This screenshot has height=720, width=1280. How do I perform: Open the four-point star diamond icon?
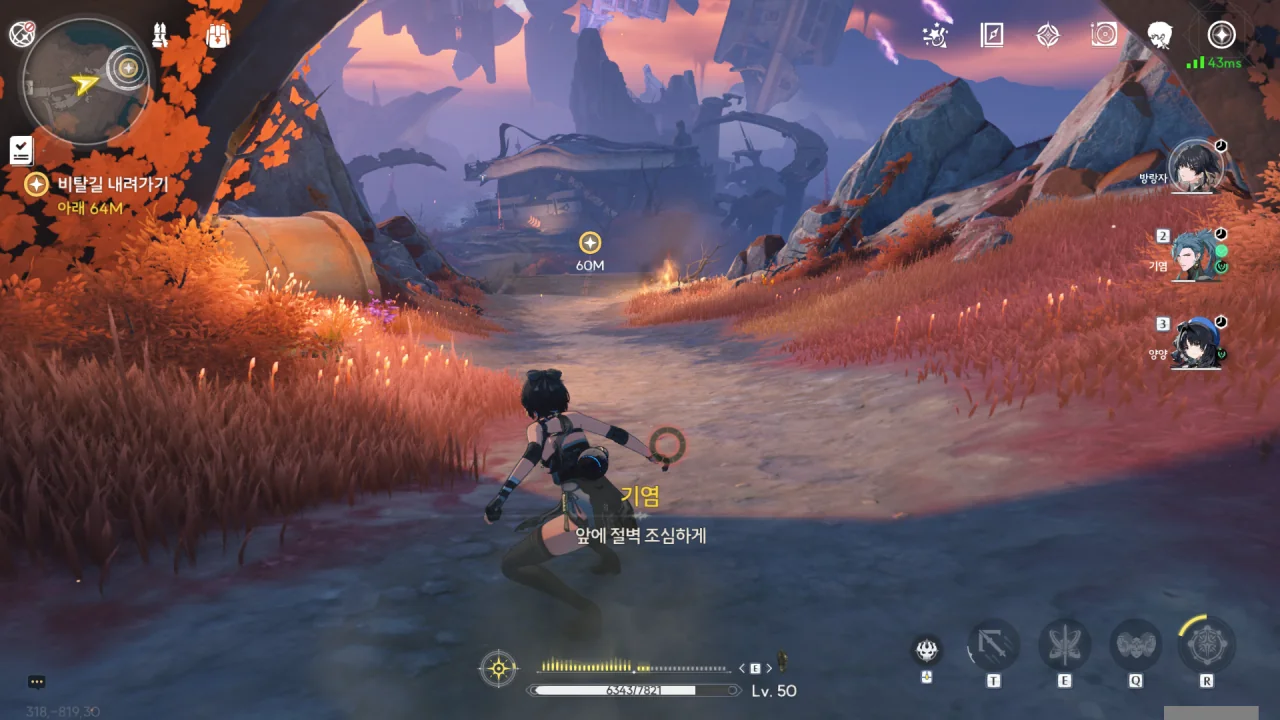tap(1047, 36)
